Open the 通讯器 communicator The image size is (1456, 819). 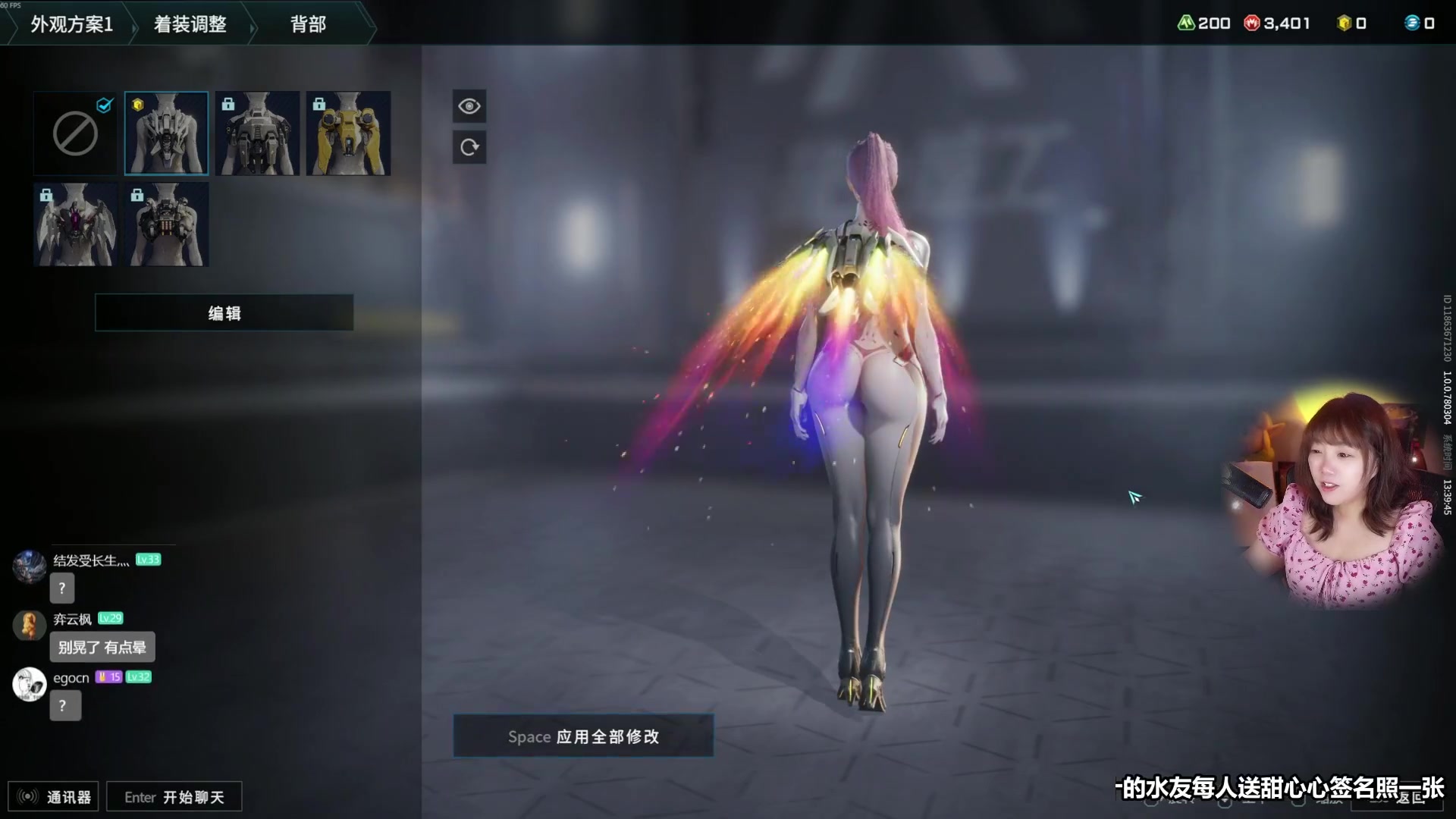tap(53, 796)
